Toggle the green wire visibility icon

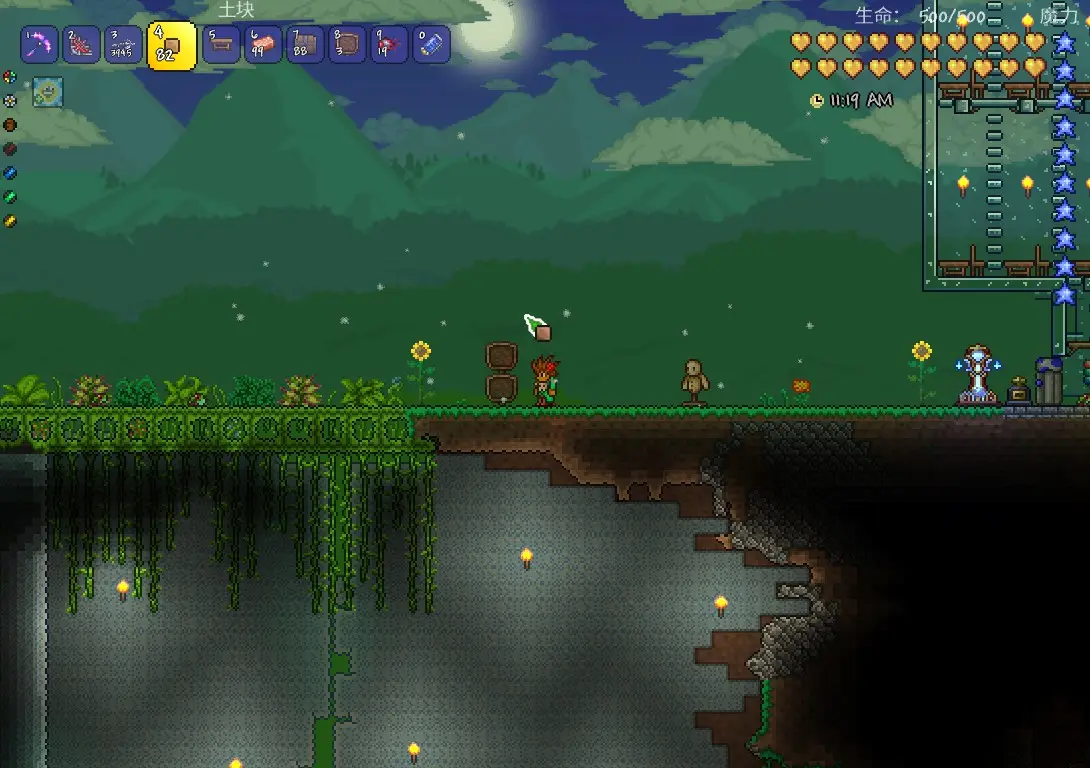pos(10,197)
